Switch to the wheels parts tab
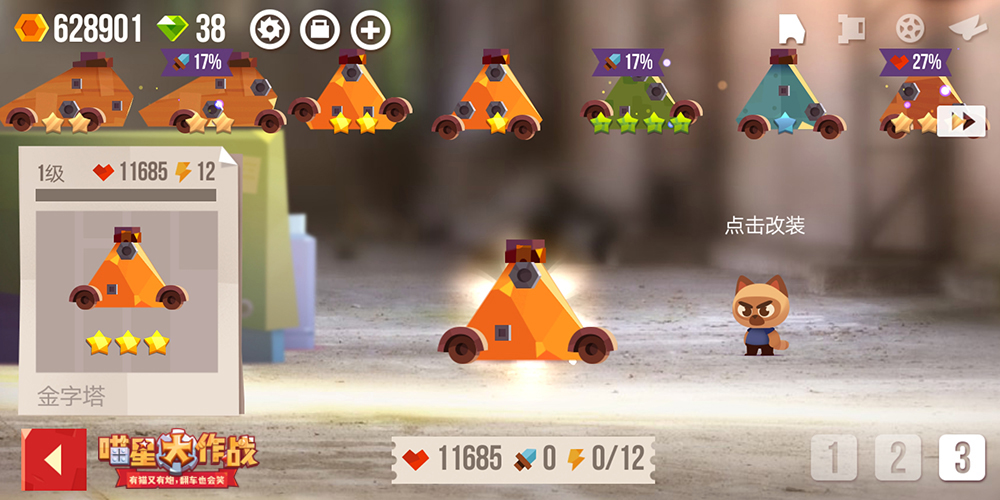Screen dimensions: 1000x500 (x=909, y=28)
